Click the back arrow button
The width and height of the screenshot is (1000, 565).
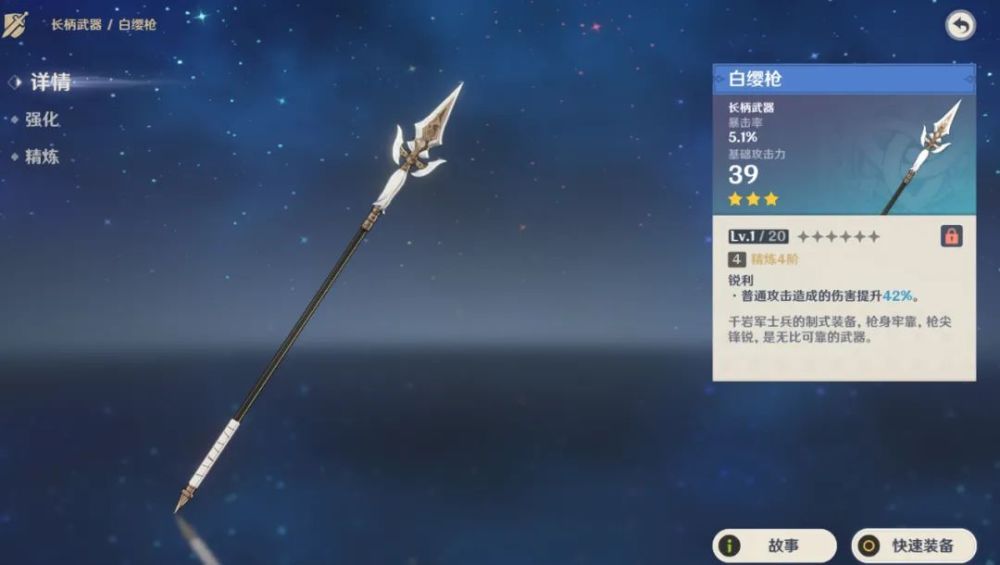point(960,26)
